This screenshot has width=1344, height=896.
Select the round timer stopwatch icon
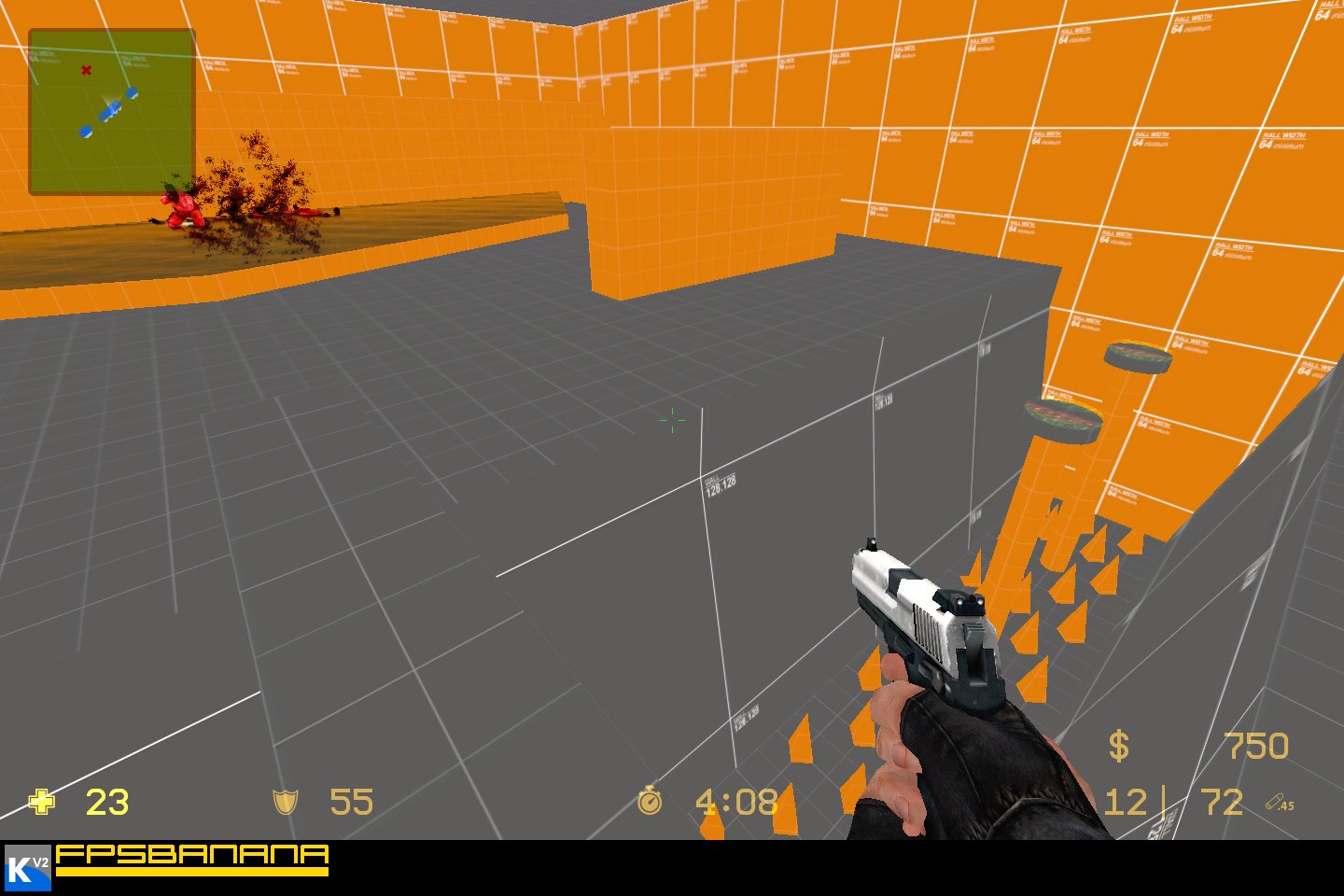649,803
